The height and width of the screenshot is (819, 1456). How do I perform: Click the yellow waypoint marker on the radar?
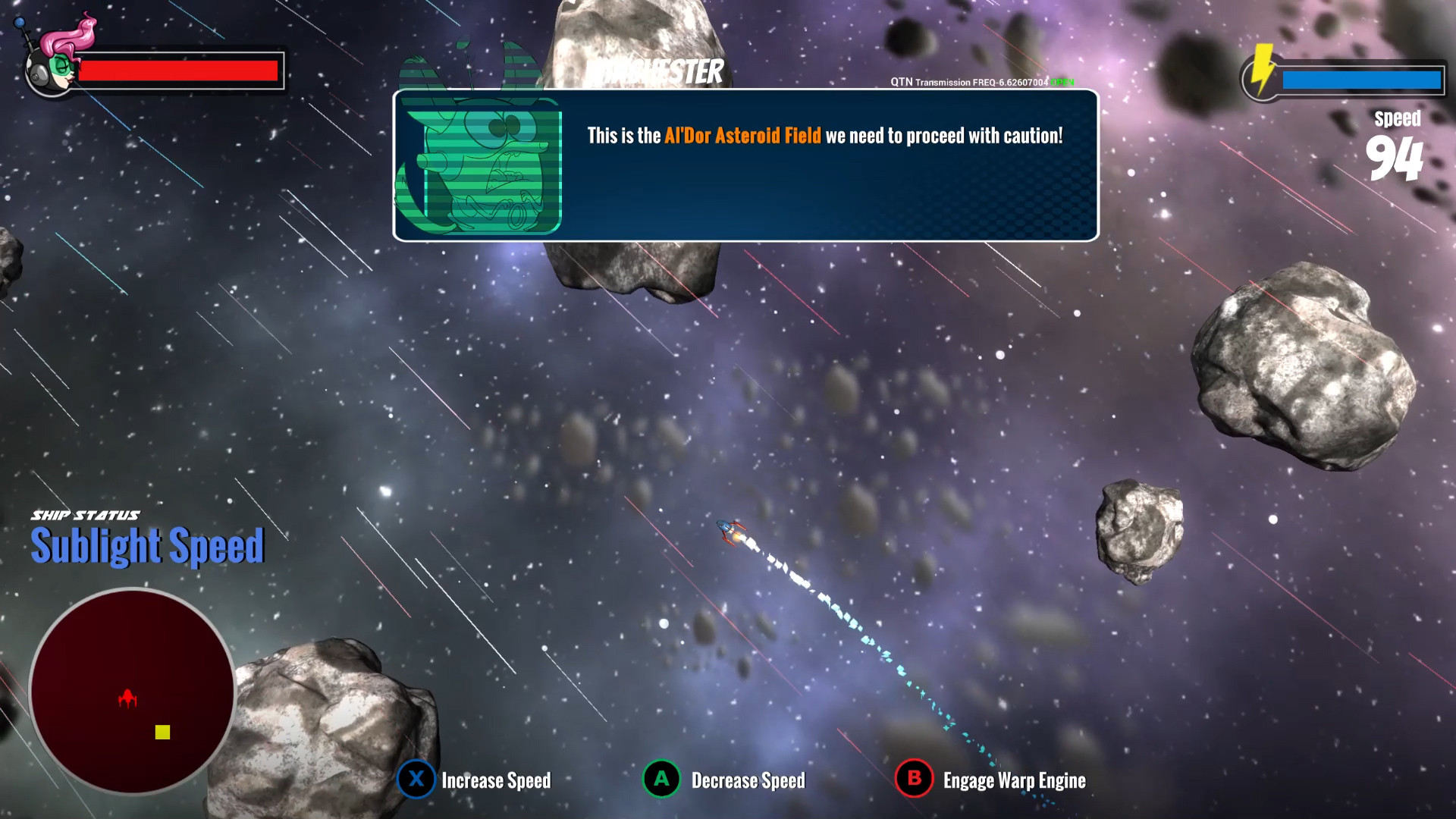coord(162,733)
